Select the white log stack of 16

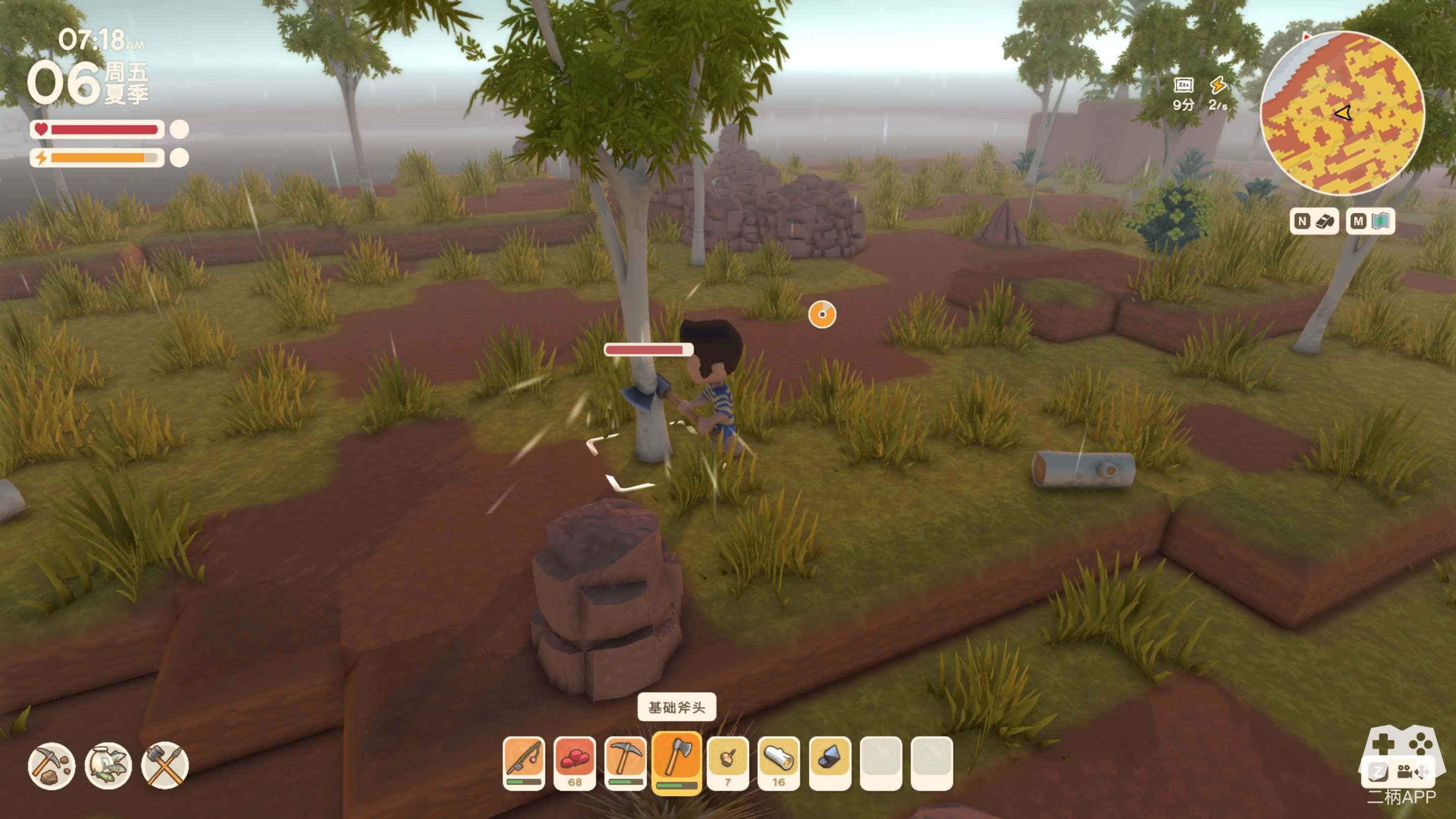779,762
